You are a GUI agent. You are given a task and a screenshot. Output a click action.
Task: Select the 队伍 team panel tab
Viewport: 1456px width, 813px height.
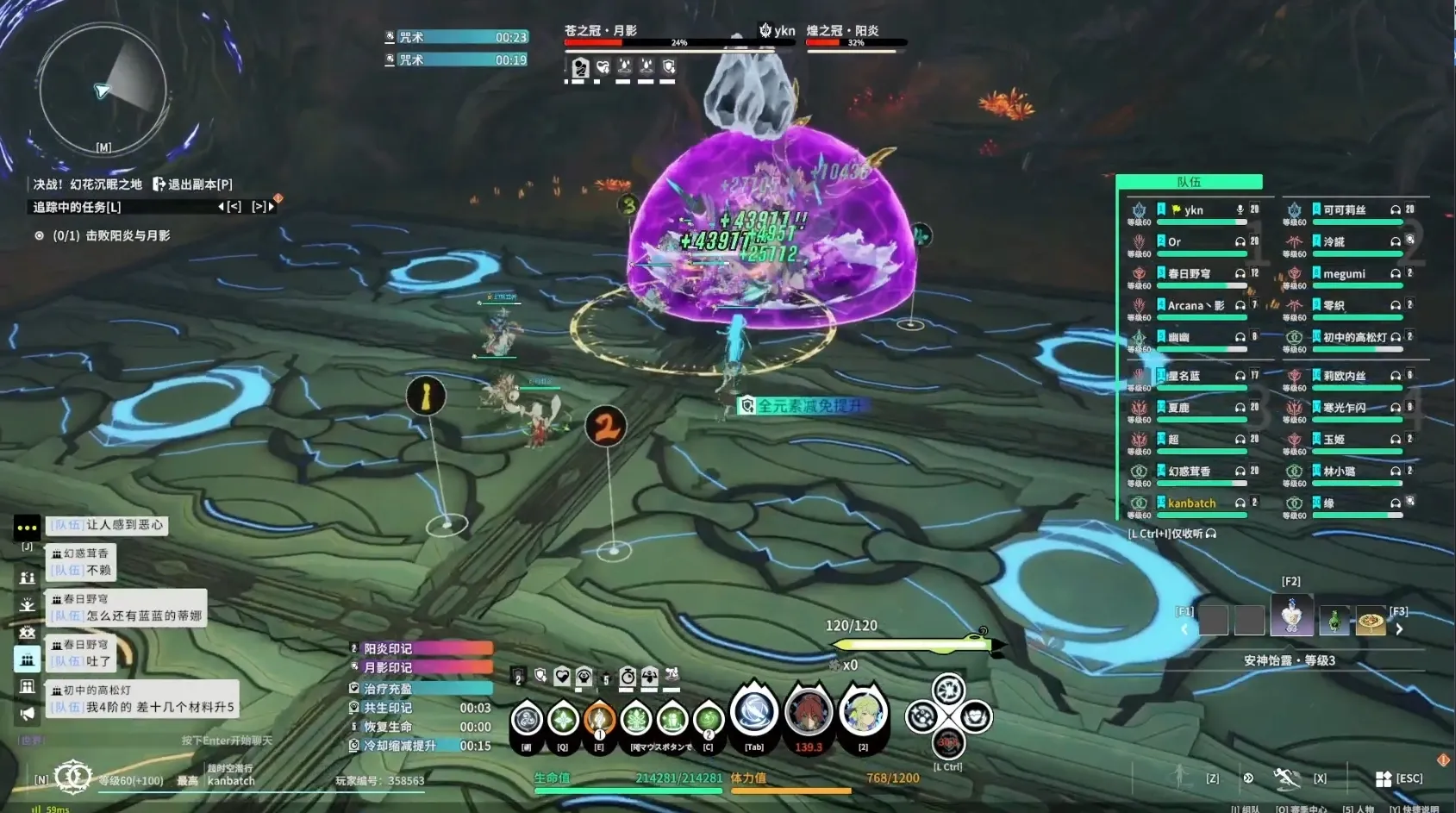click(1189, 182)
